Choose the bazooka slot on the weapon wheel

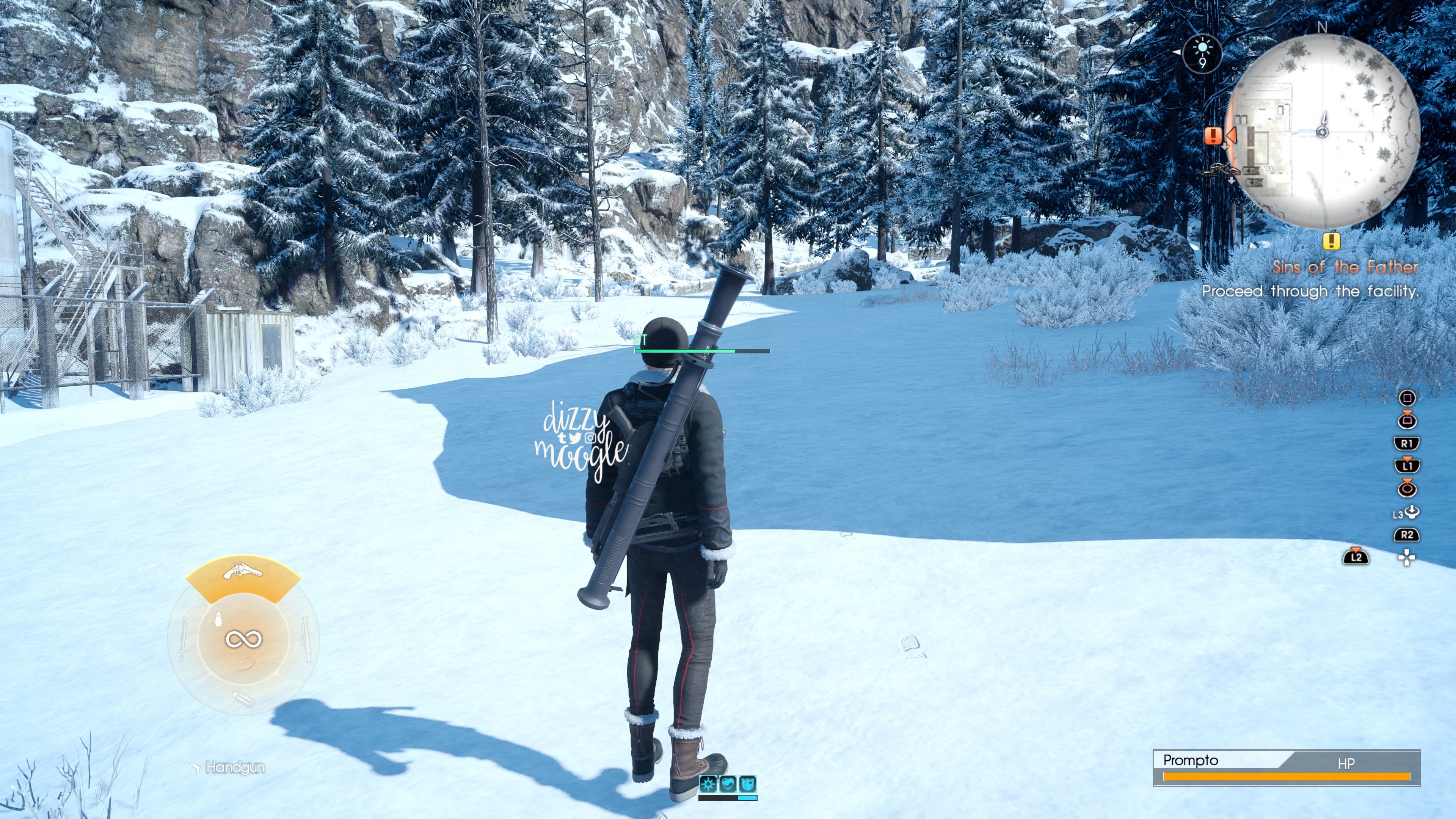pyautogui.click(x=304, y=639)
